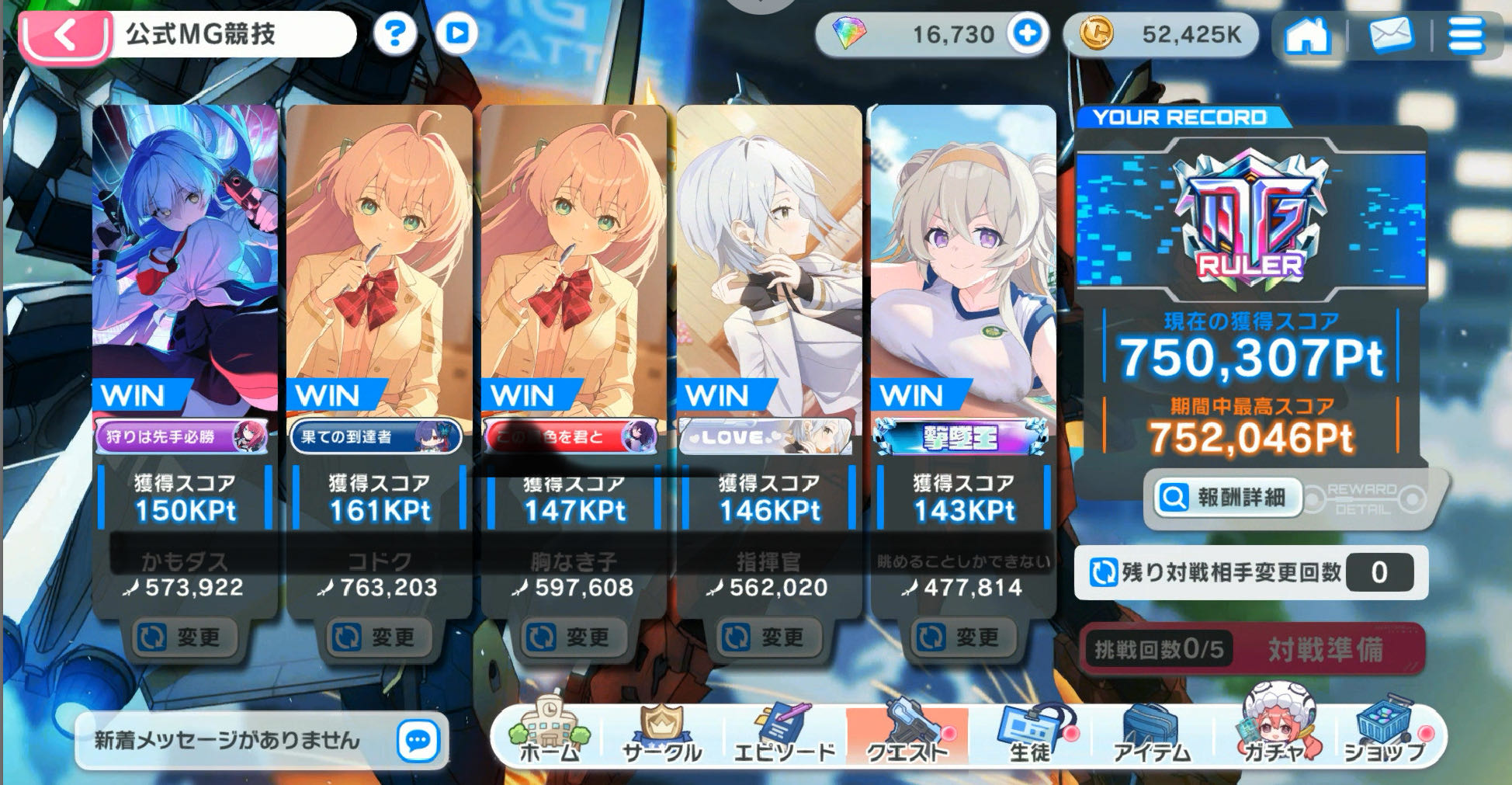The width and height of the screenshot is (1512, 785).
Task: Go to the エピソード tab
Action: click(784, 735)
